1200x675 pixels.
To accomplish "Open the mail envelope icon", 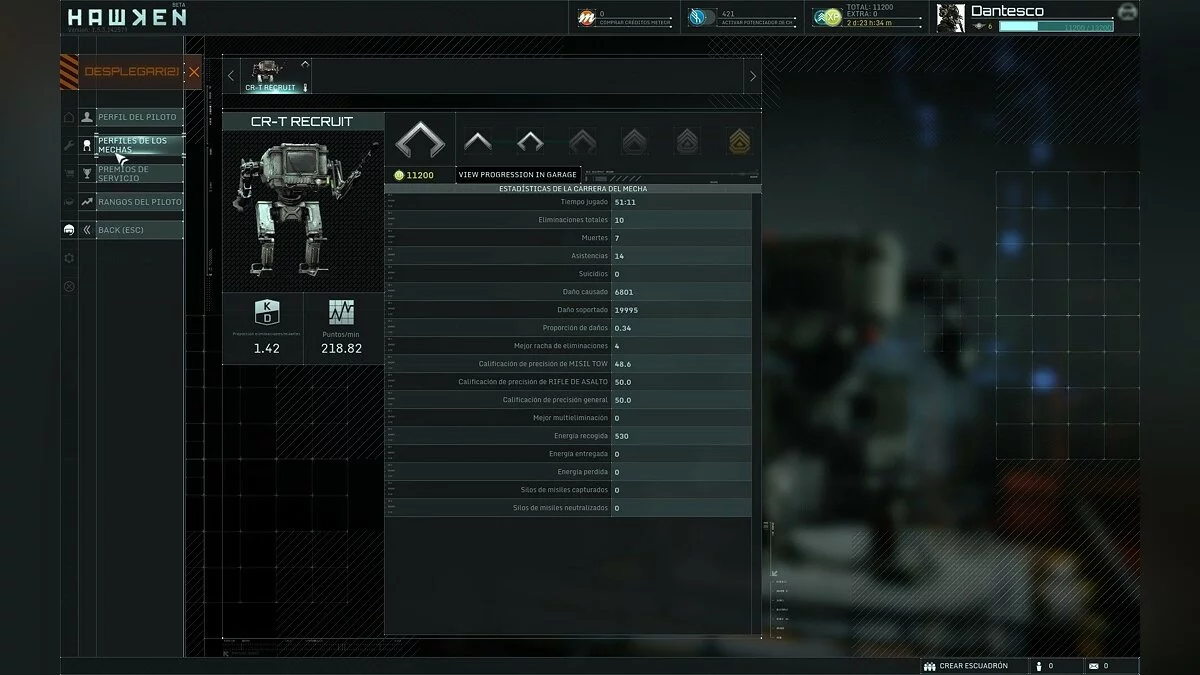I will (1094, 666).
